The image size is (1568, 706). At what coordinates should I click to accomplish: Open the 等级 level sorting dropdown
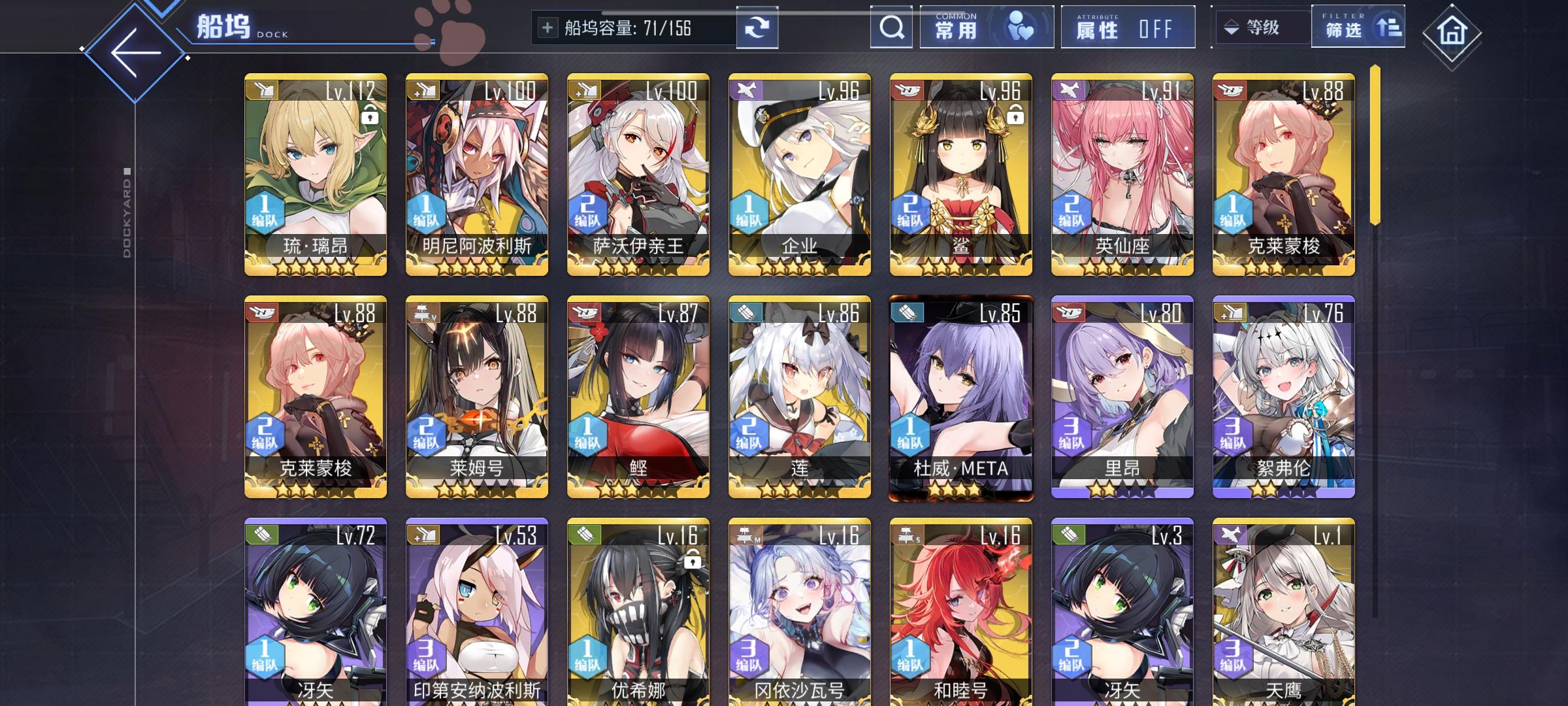[x=1261, y=27]
